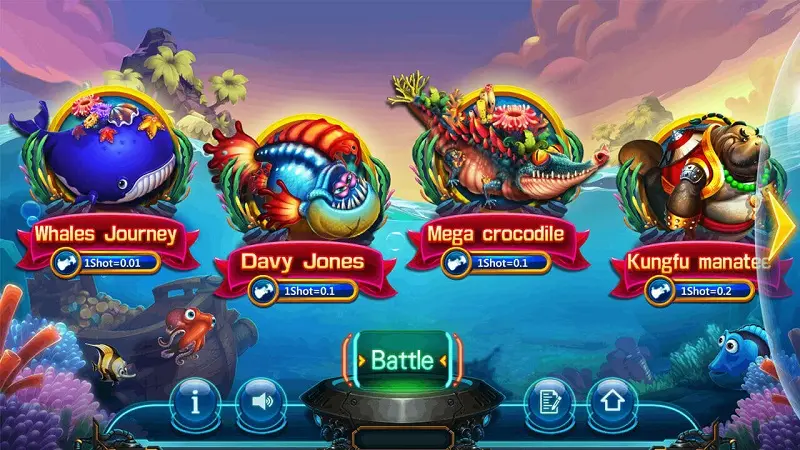The height and width of the screenshot is (450, 800).
Task: Show more rooms with the yellow arrow
Action: [783, 215]
